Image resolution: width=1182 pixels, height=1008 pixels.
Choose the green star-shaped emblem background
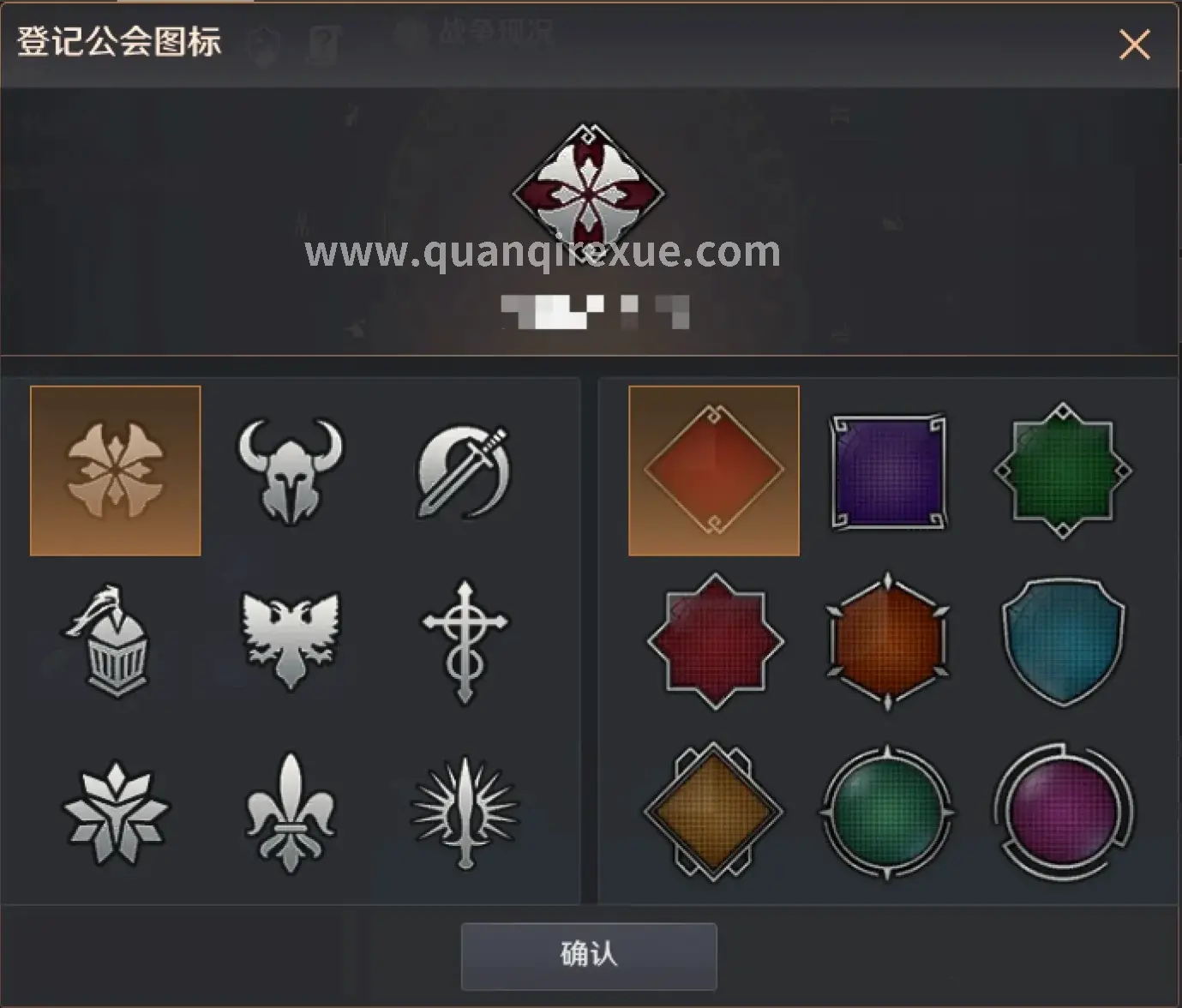click(x=1063, y=469)
